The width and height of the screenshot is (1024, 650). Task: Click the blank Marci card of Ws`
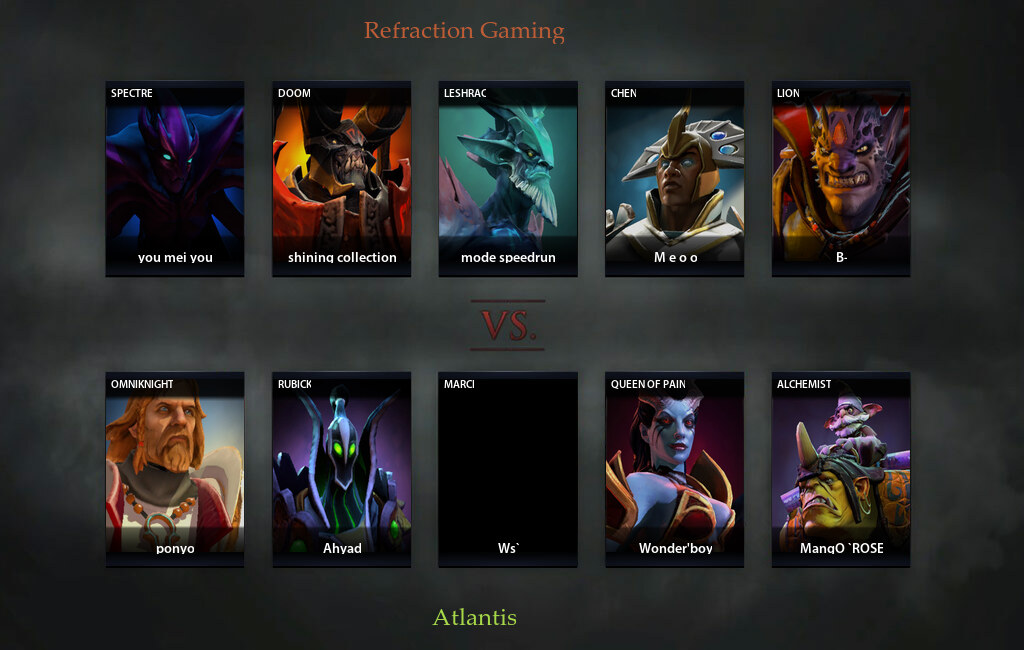click(508, 469)
